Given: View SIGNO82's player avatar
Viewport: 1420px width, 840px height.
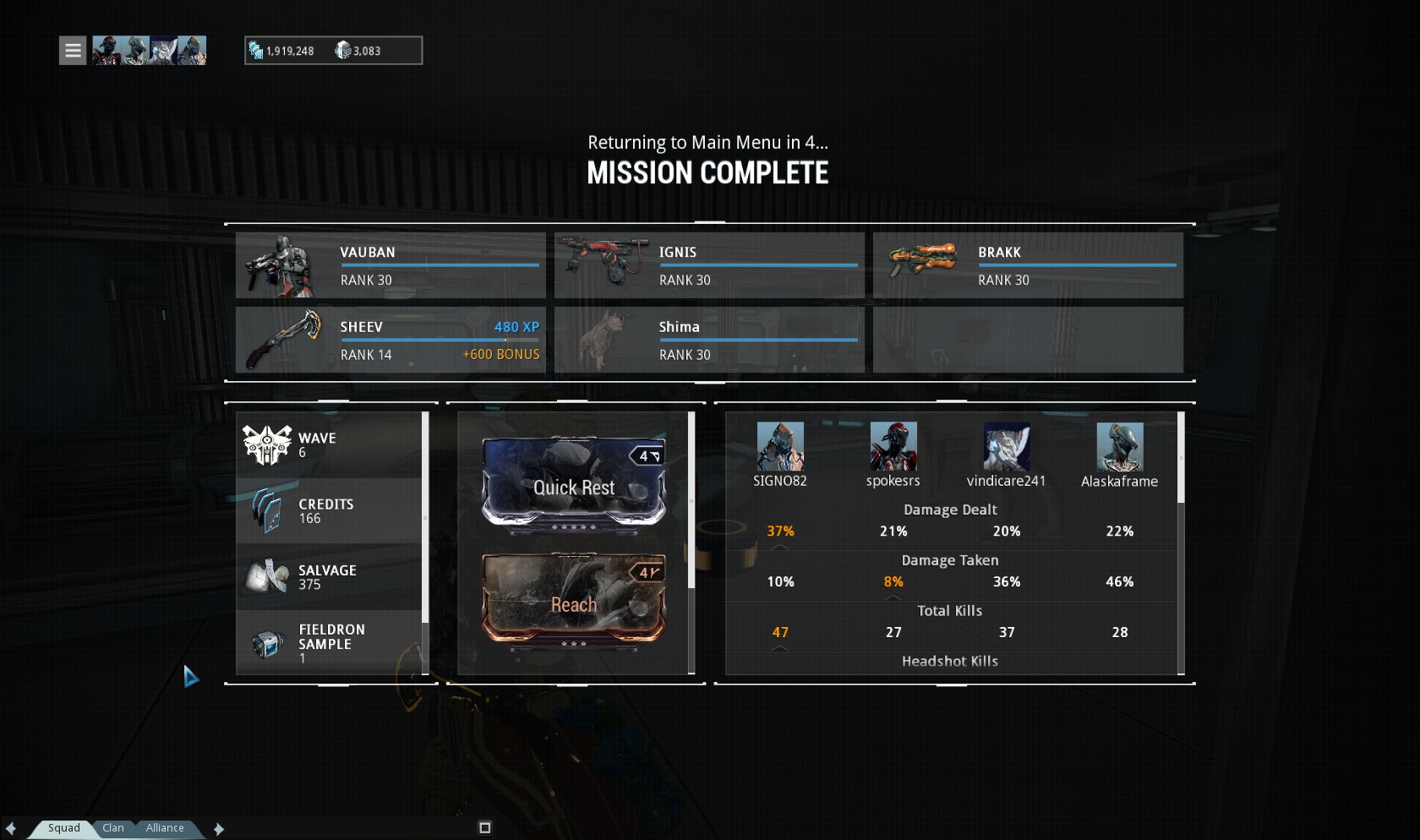Looking at the screenshot, I should point(780,447).
